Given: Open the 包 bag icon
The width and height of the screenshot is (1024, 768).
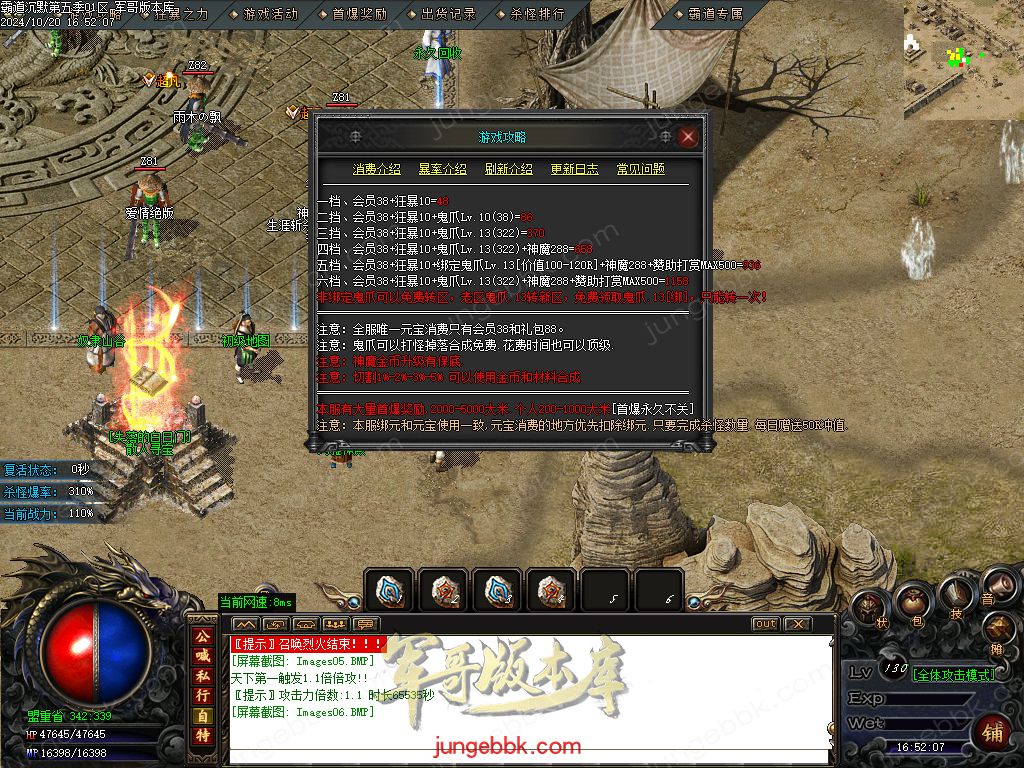Looking at the screenshot, I should tap(912, 604).
